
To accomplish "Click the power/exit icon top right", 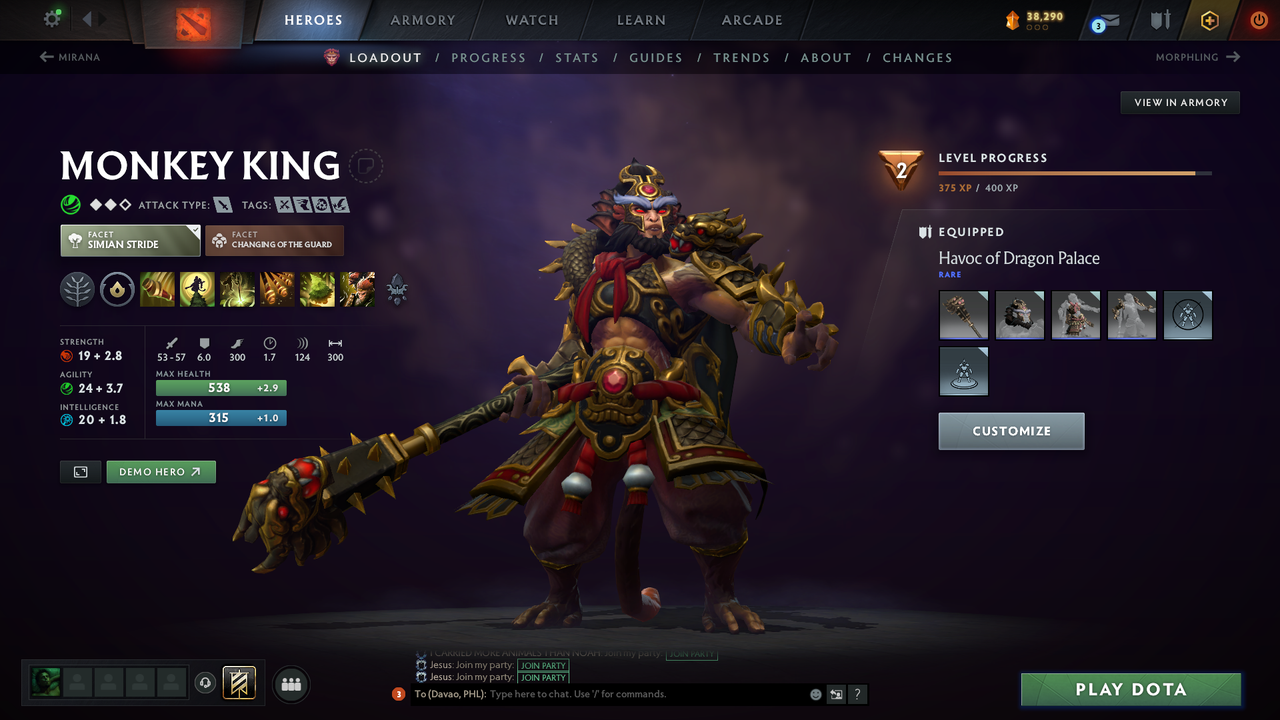I will (x=1258, y=19).
